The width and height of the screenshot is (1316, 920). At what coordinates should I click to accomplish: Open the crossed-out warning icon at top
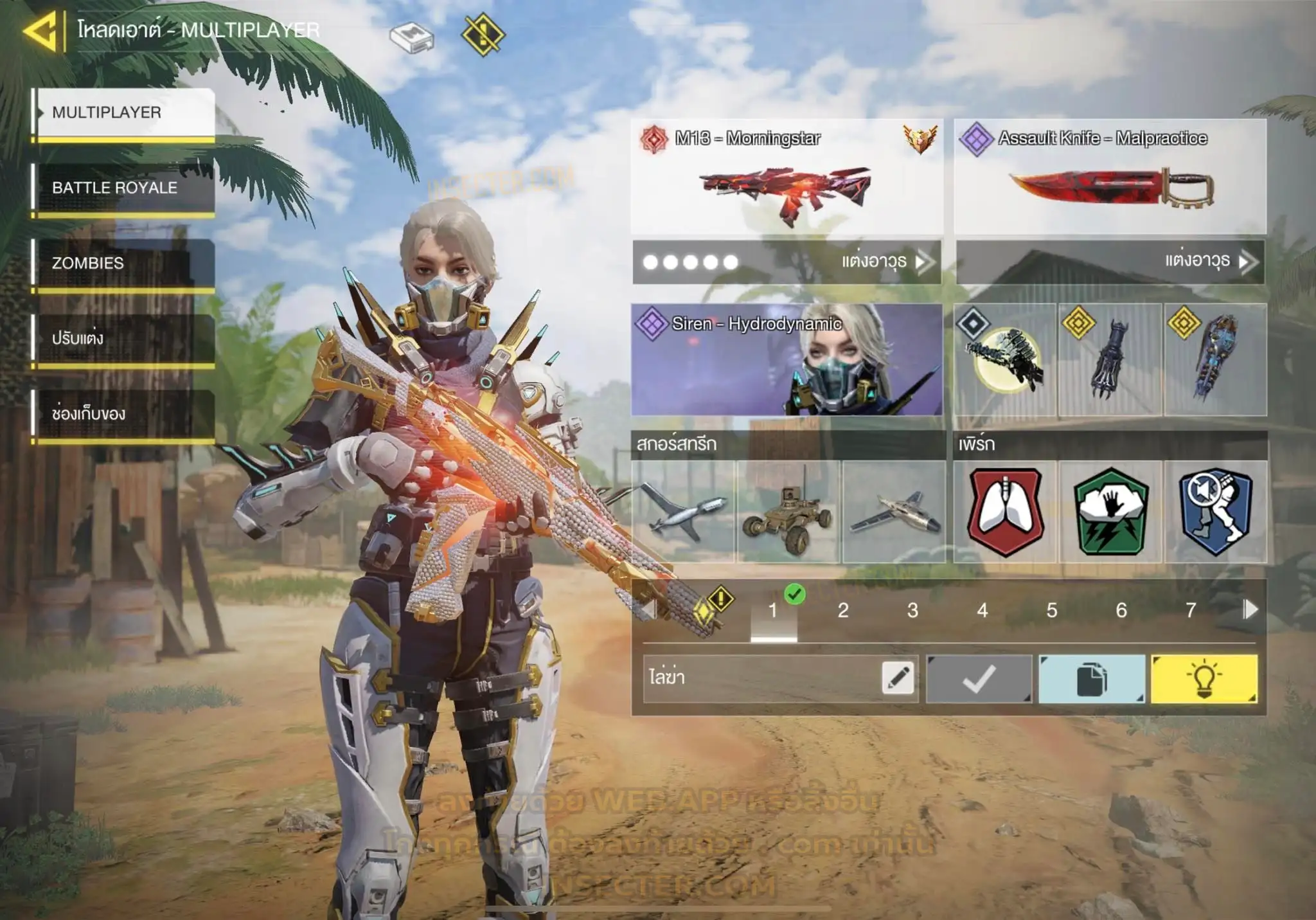coord(483,35)
